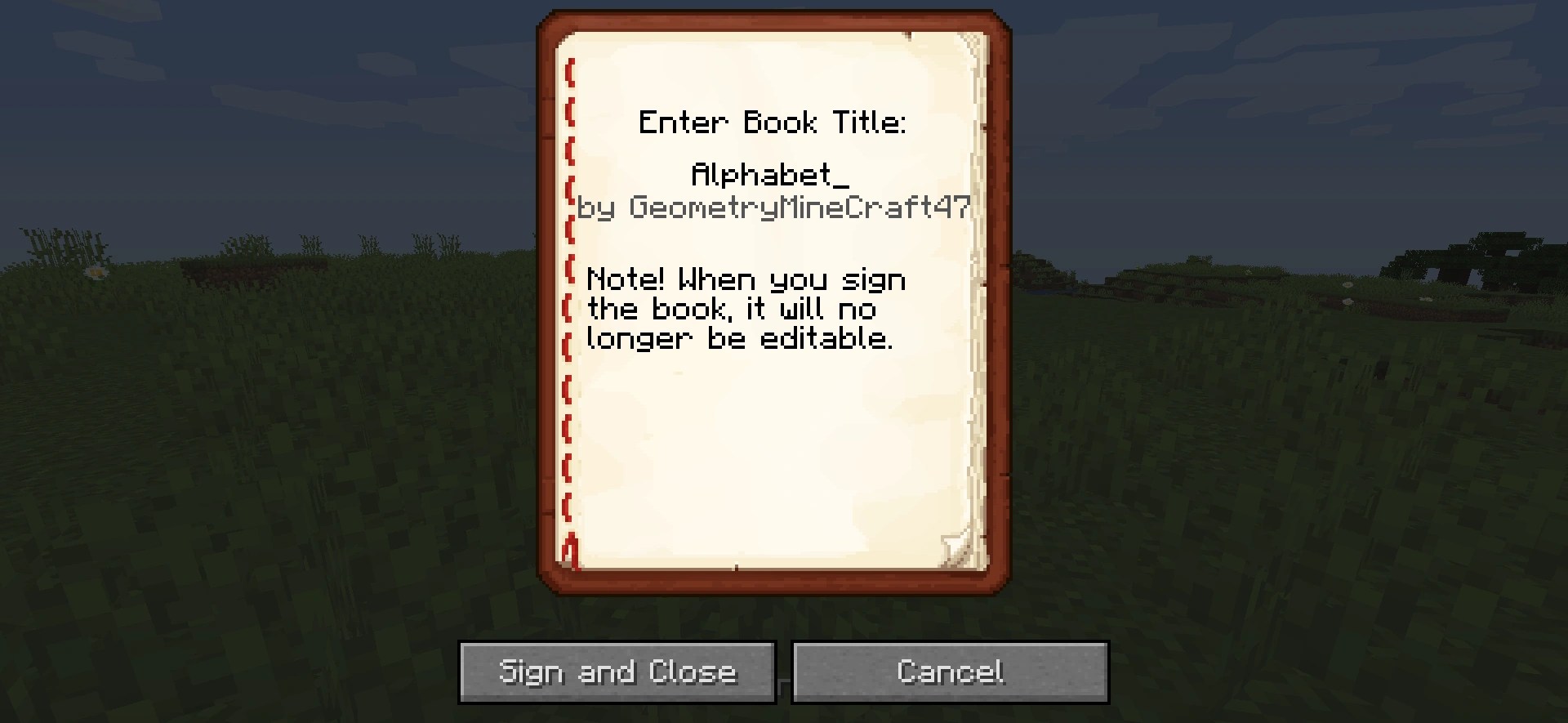Click the curled page corner at bottom right
Screen dimensions: 1568x723
(x=954, y=543)
